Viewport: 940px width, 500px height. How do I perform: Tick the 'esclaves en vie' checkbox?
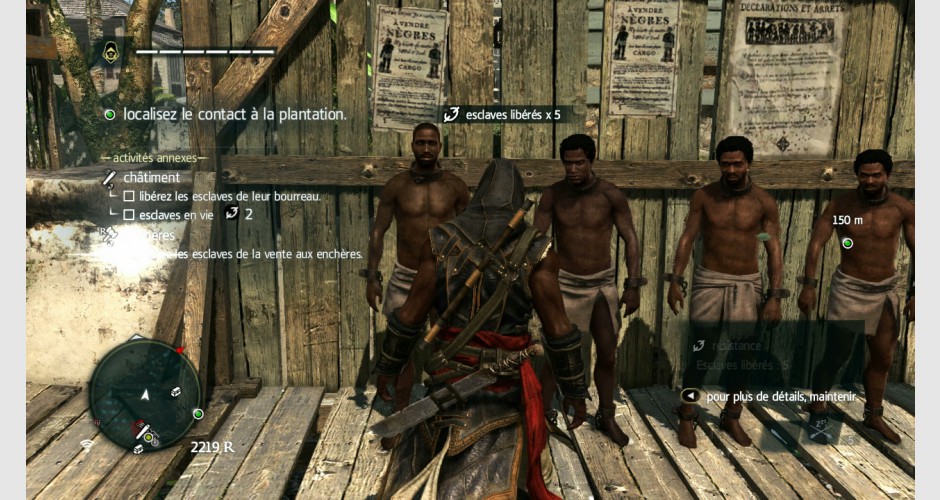pyautogui.click(x=129, y=214)
